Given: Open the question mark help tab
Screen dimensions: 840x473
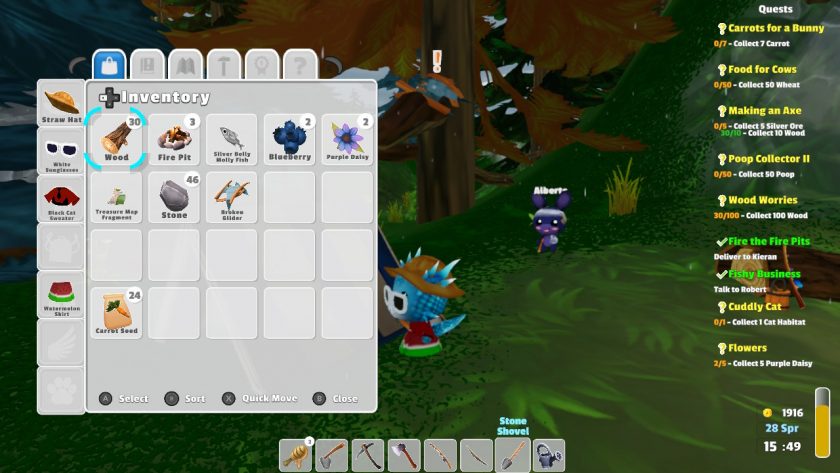Looking at the screenshot, I should 299,66.
